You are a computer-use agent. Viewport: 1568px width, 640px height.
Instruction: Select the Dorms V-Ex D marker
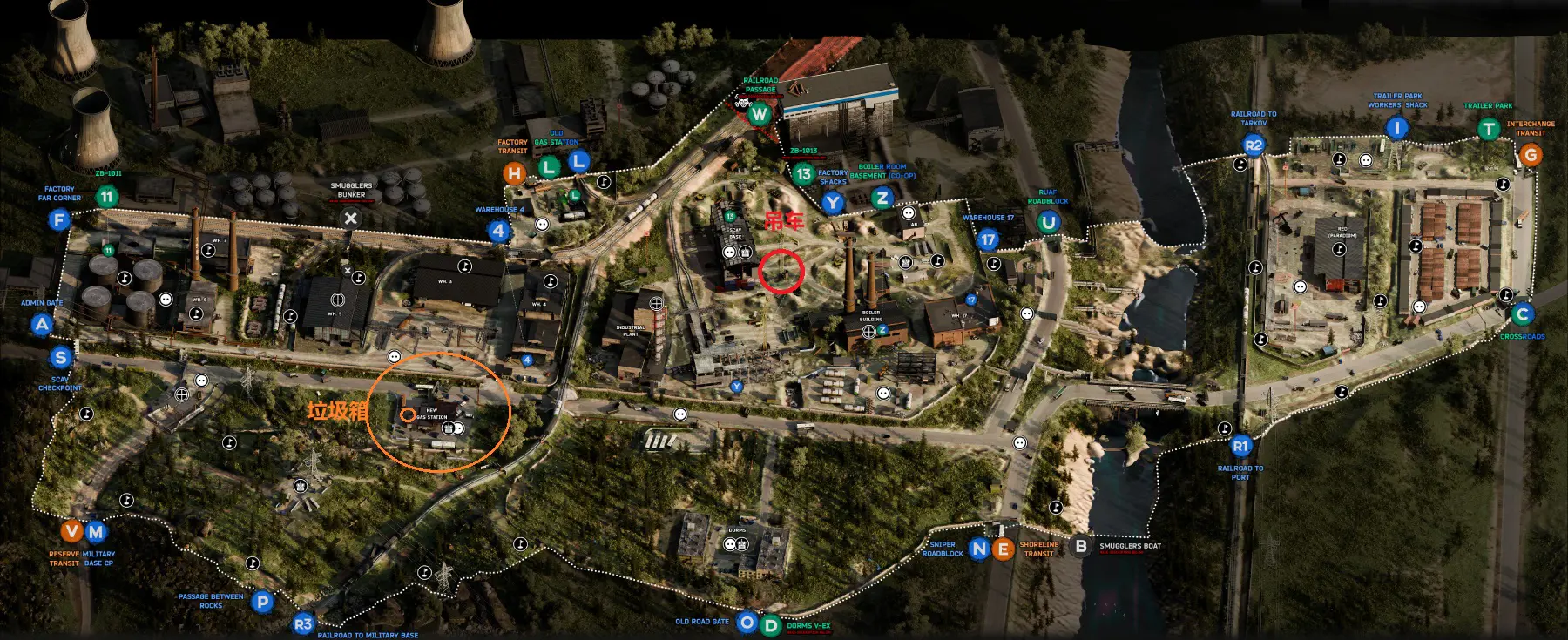[770, 625]
